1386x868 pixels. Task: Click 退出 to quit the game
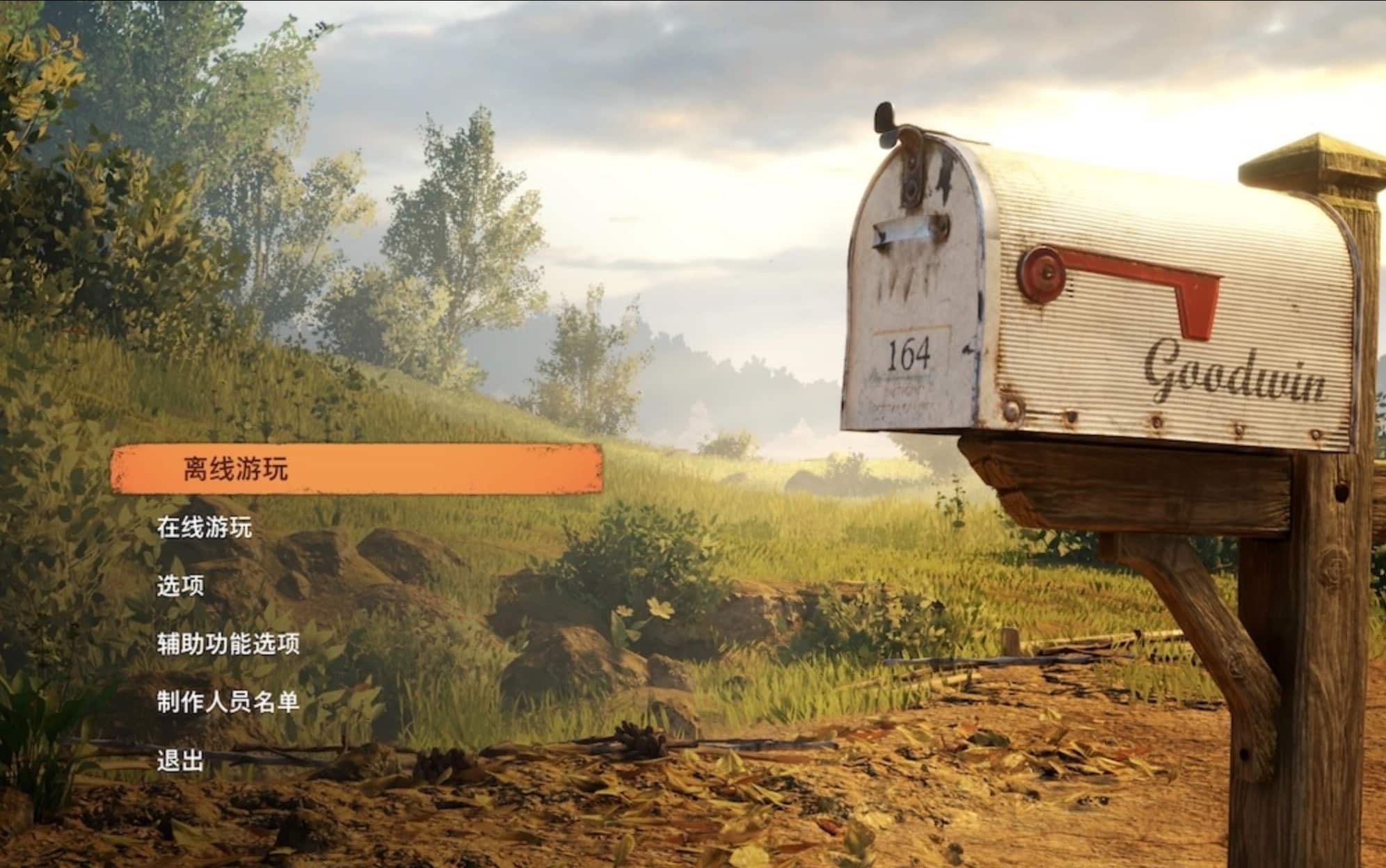(180, 761)
